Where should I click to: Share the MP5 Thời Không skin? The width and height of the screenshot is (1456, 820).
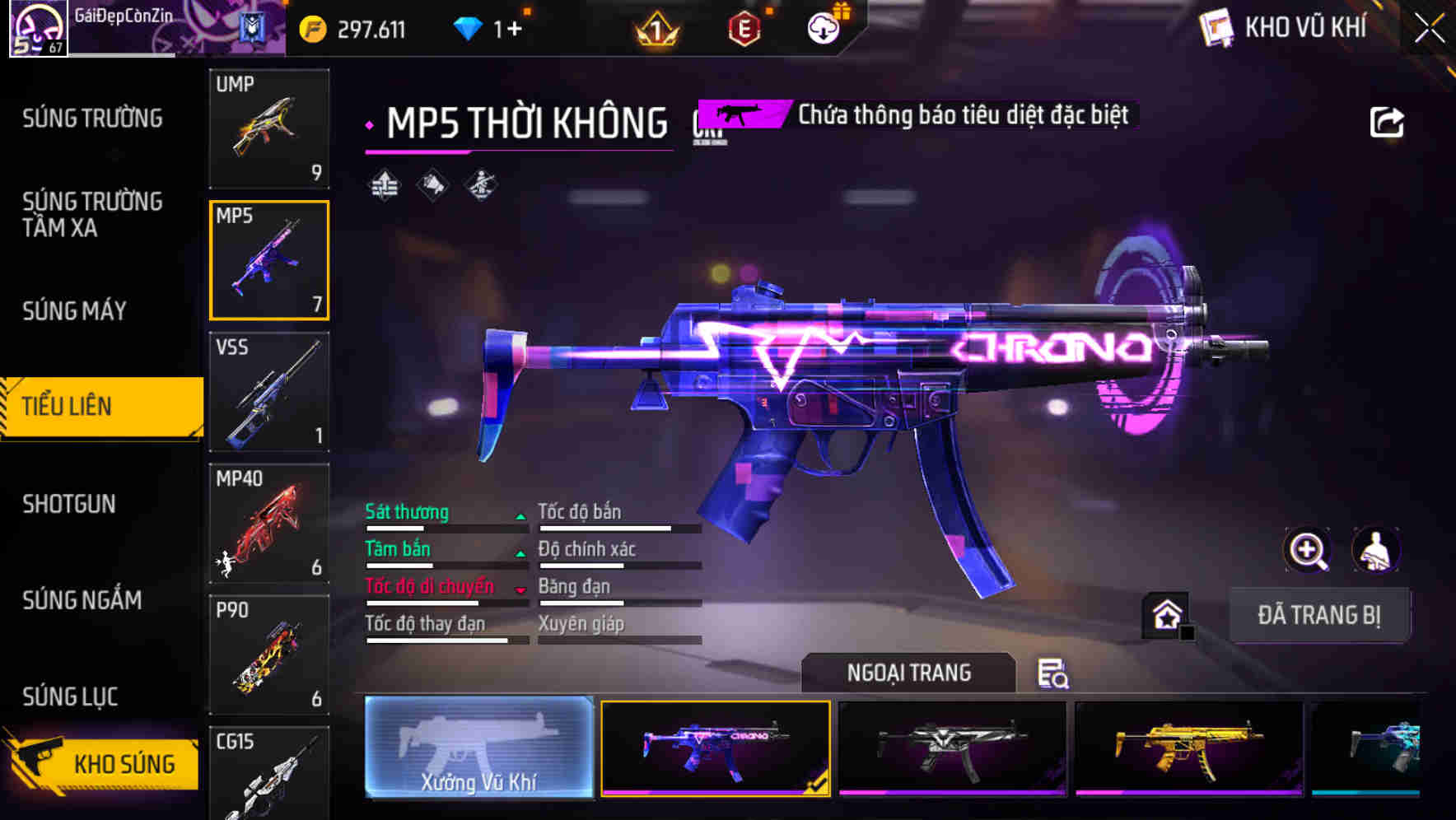point(1387,120)
